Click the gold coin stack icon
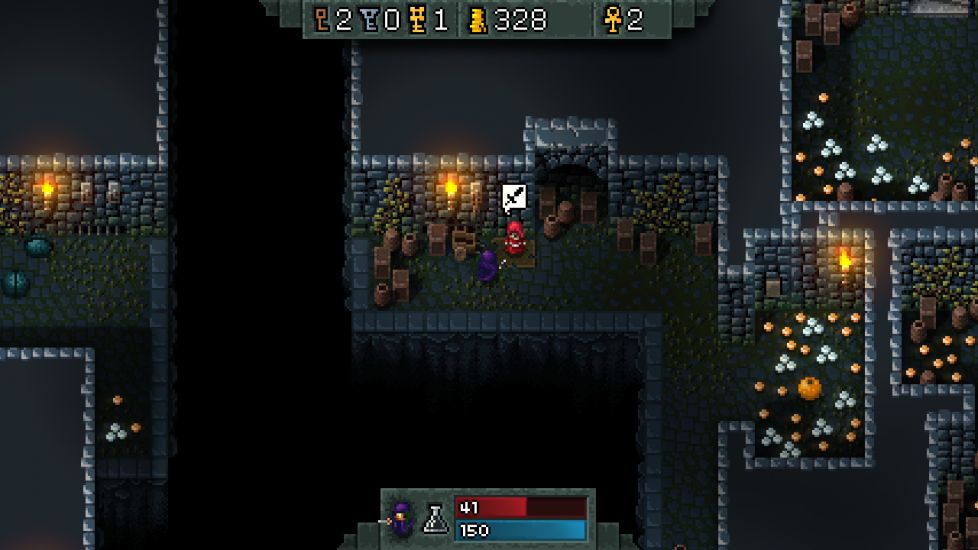This screenshot has width=978, height=550. click(478, 20)
